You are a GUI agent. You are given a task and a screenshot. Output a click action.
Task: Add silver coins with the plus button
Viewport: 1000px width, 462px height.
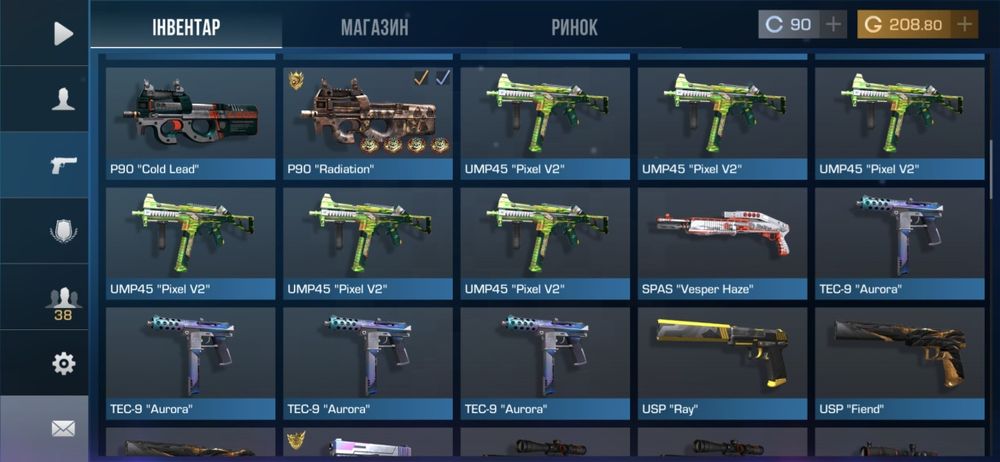pyautogui.click(x=834, y=24)
